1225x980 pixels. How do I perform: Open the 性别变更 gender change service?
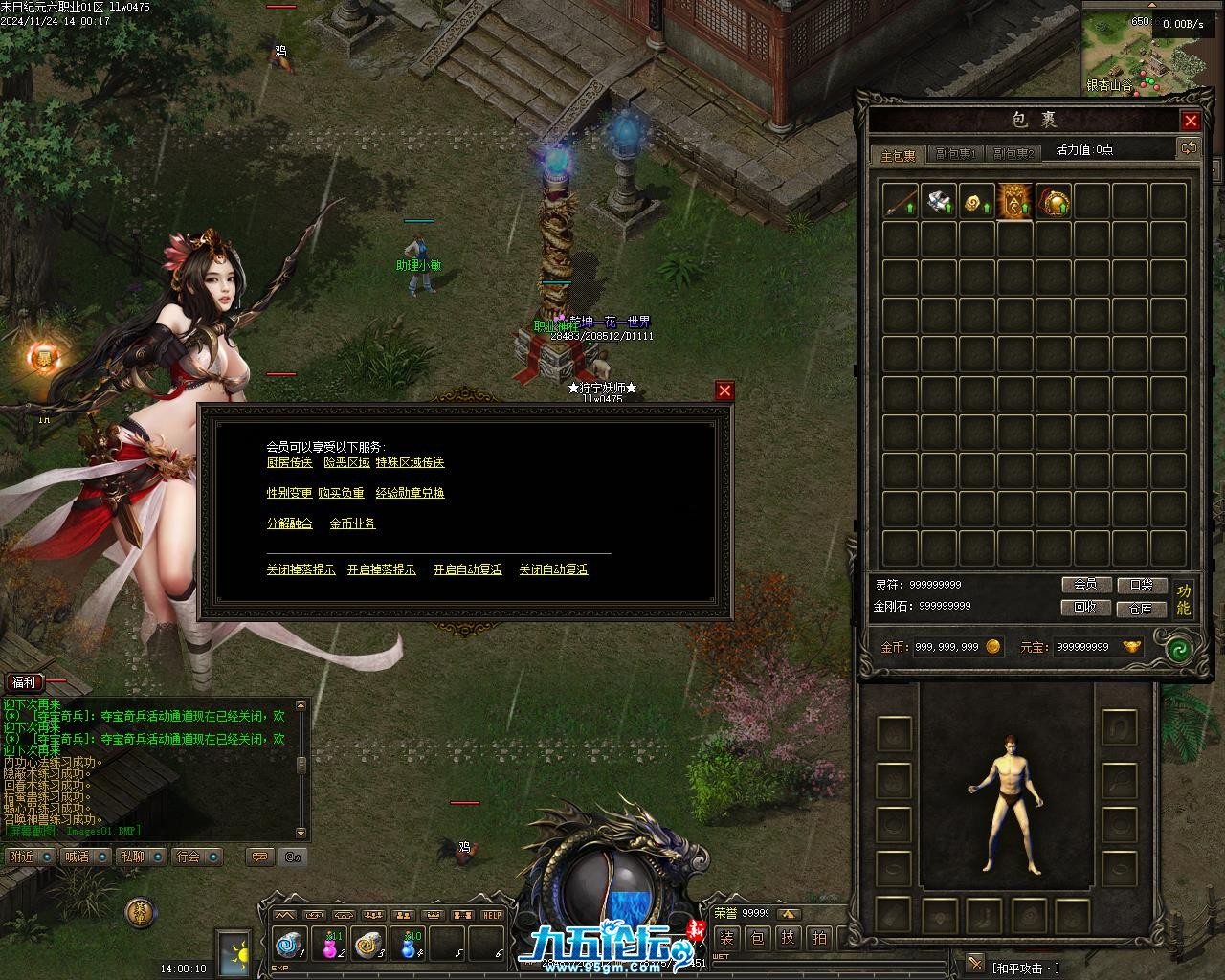coord(289,493)
